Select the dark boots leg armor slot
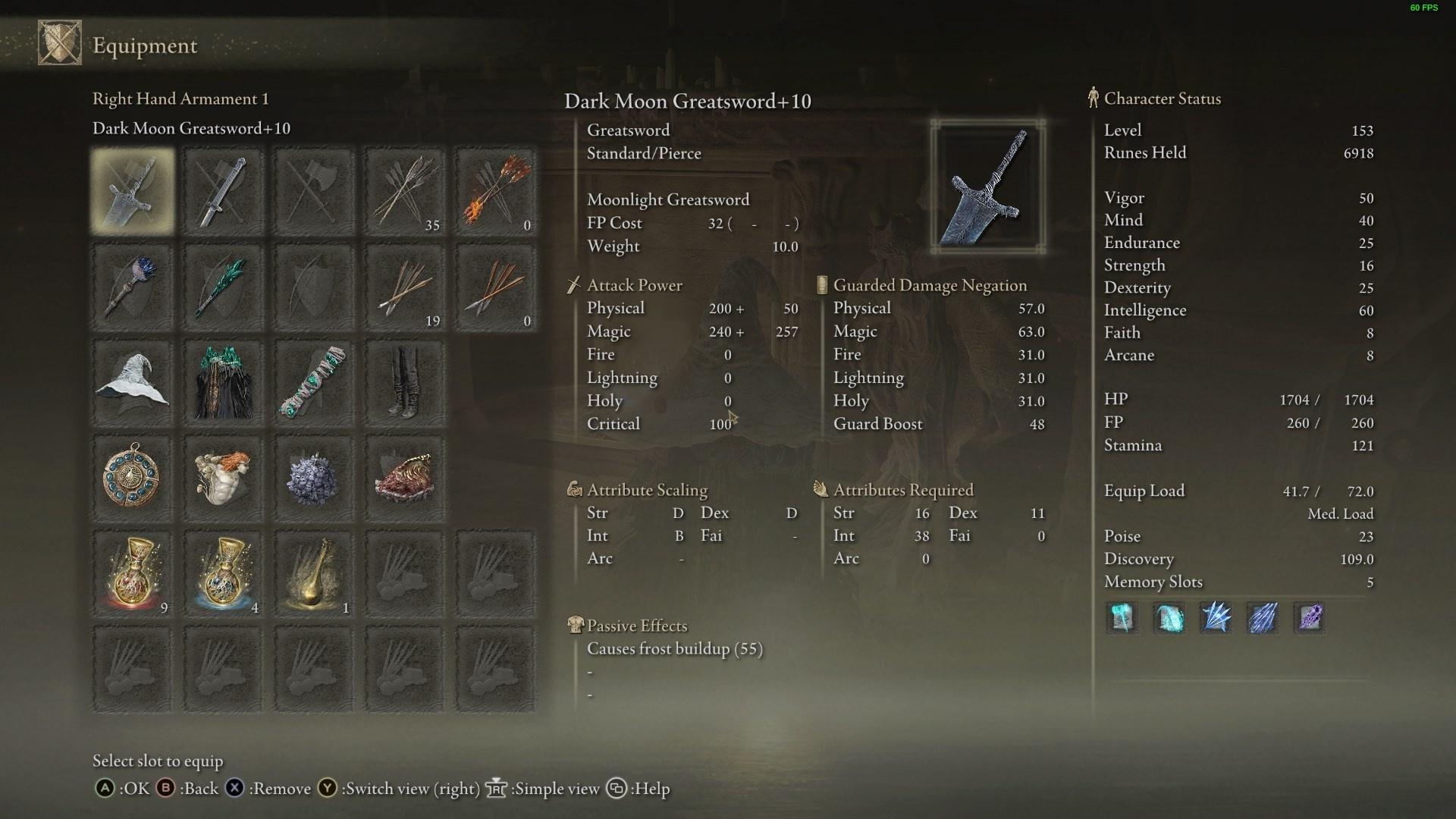This screenshot has height=819, width=1456. [405, 383]
